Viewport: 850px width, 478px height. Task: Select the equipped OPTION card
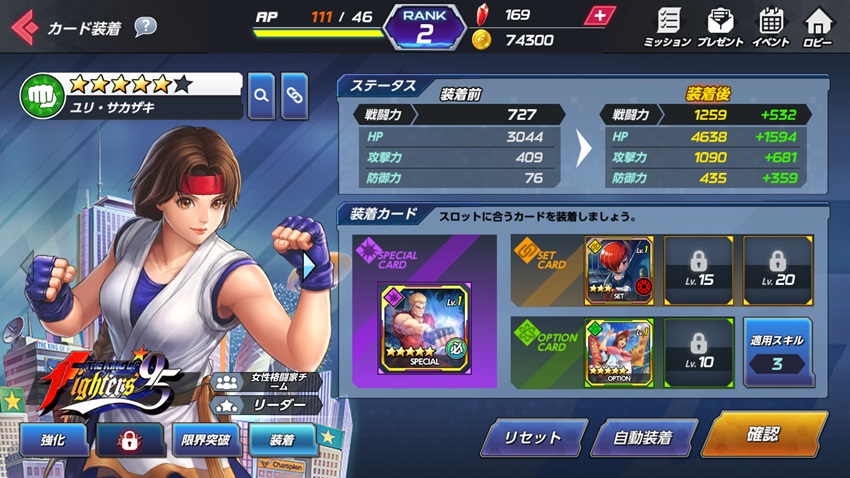620,352
